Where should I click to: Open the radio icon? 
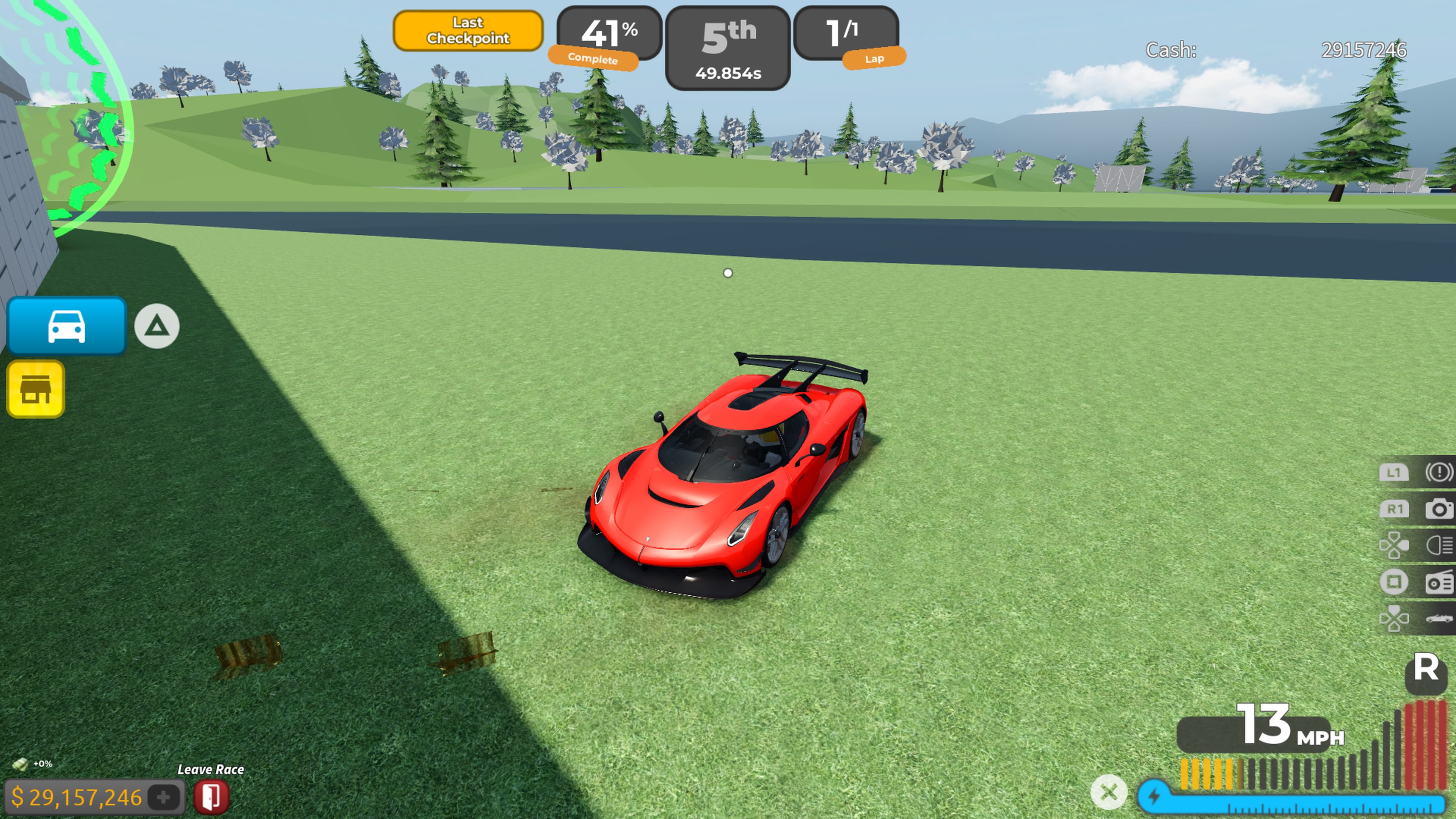[1438, 582]
